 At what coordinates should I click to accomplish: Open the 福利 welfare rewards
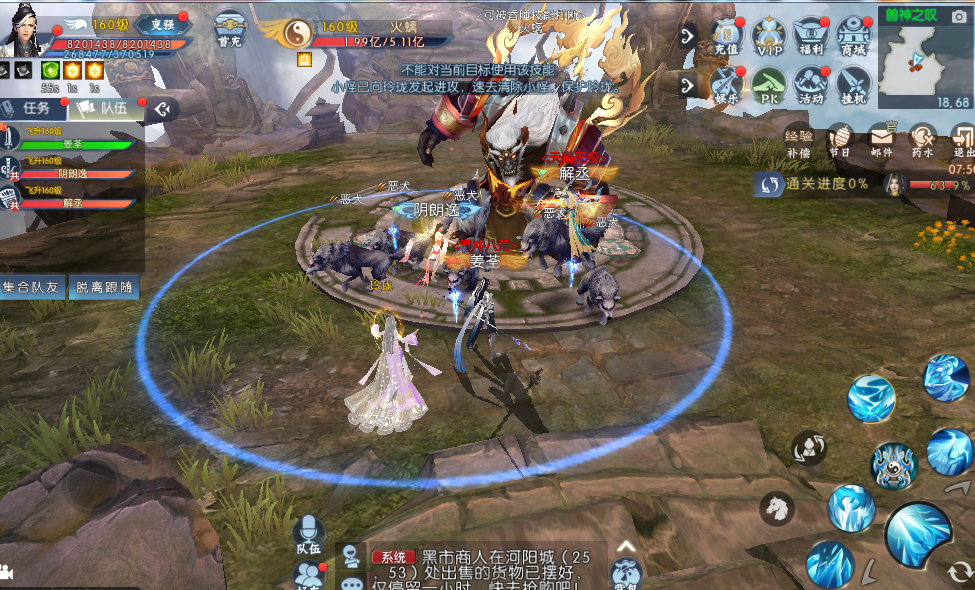[811, 37]
